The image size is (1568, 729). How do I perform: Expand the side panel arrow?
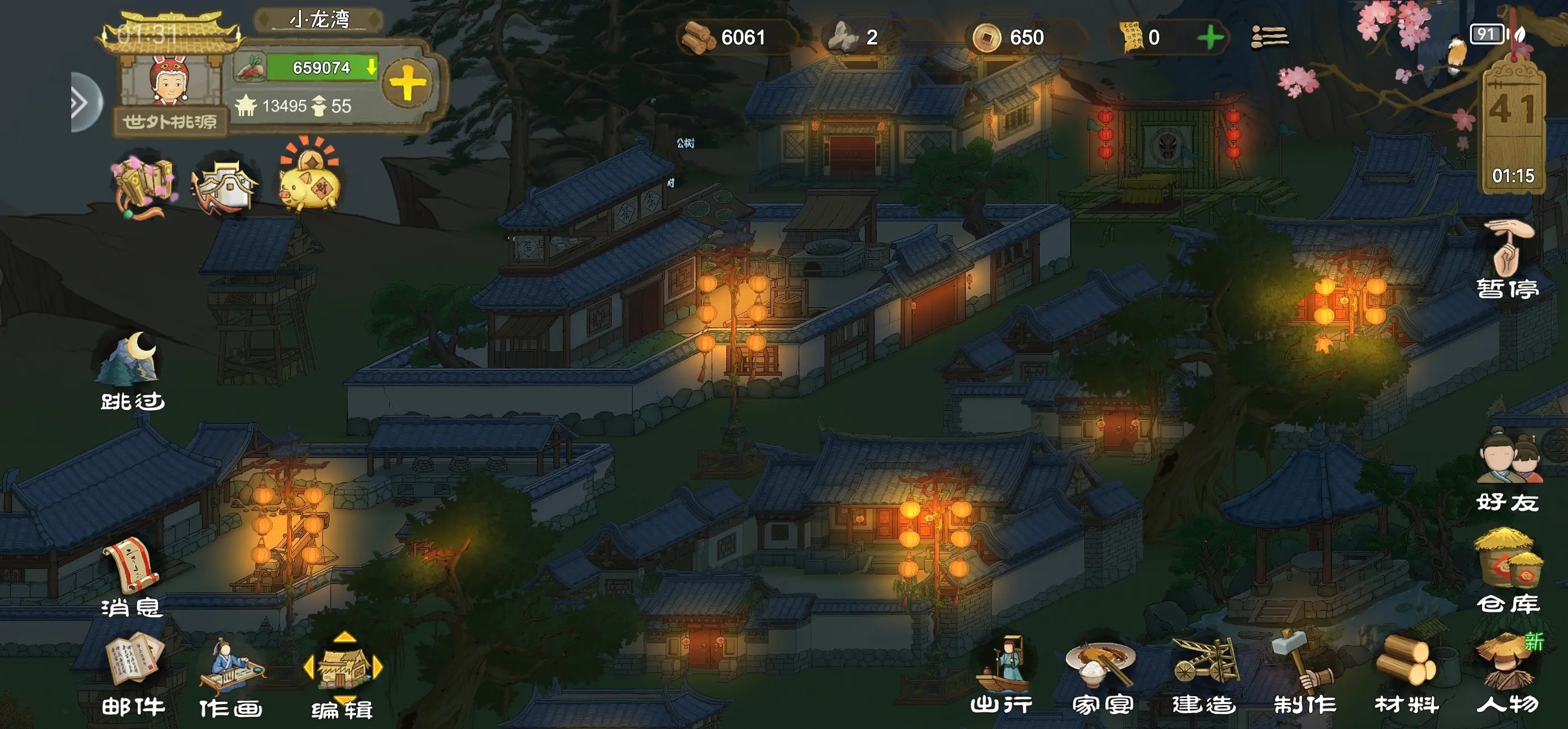(x=81, y=102)
